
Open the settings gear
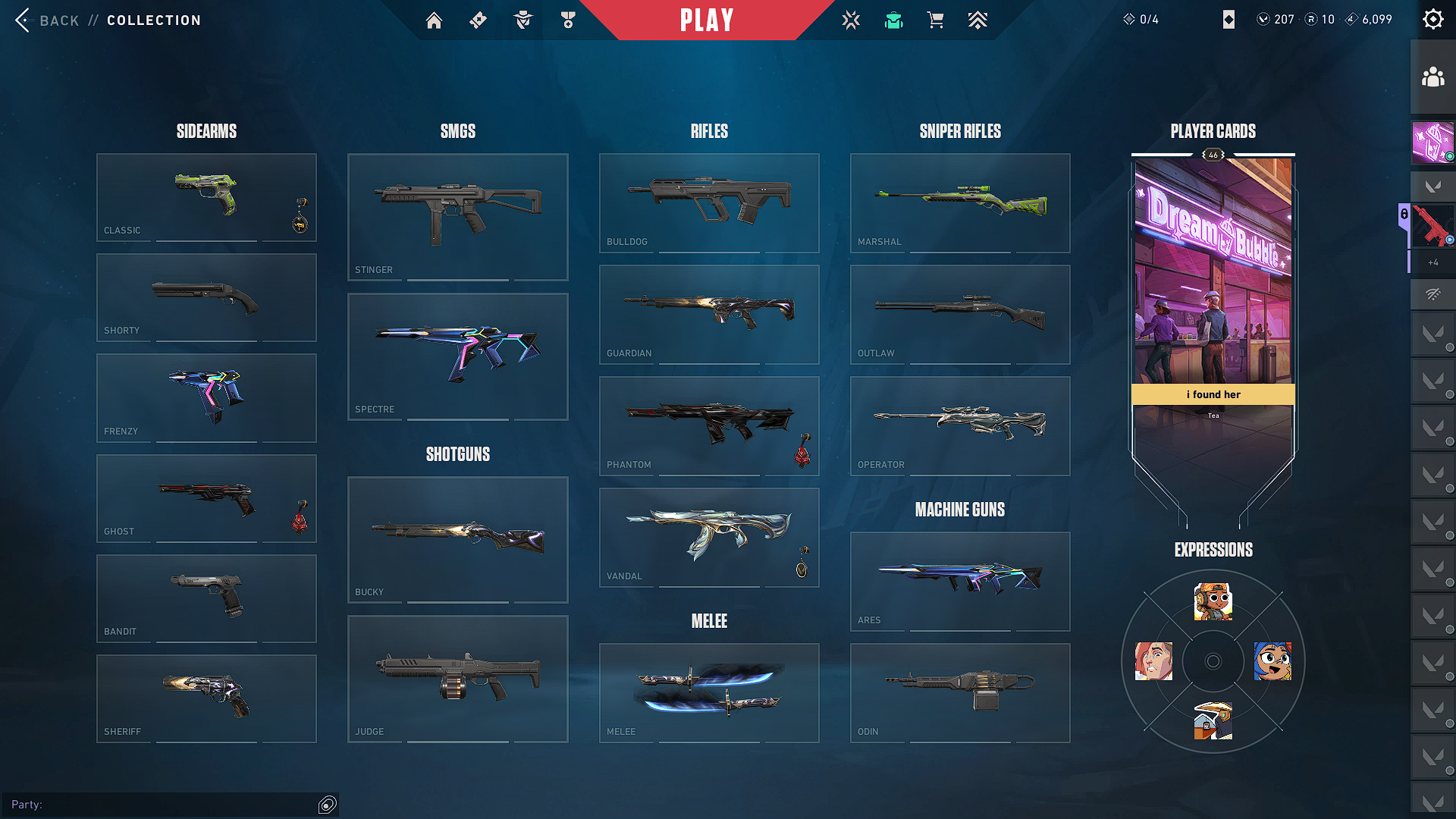tap(1432, 20)
